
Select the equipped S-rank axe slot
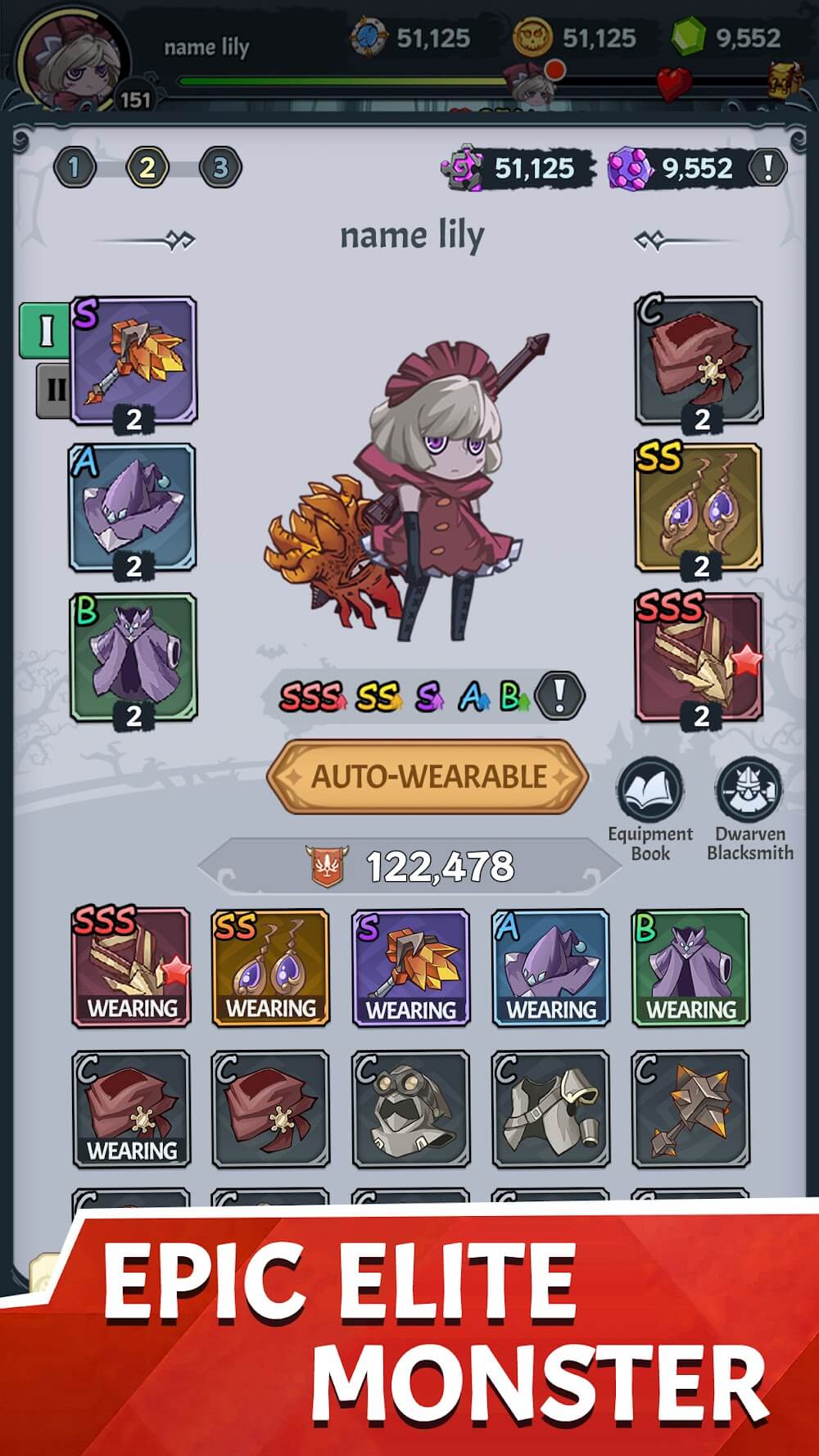pos(133,361)
